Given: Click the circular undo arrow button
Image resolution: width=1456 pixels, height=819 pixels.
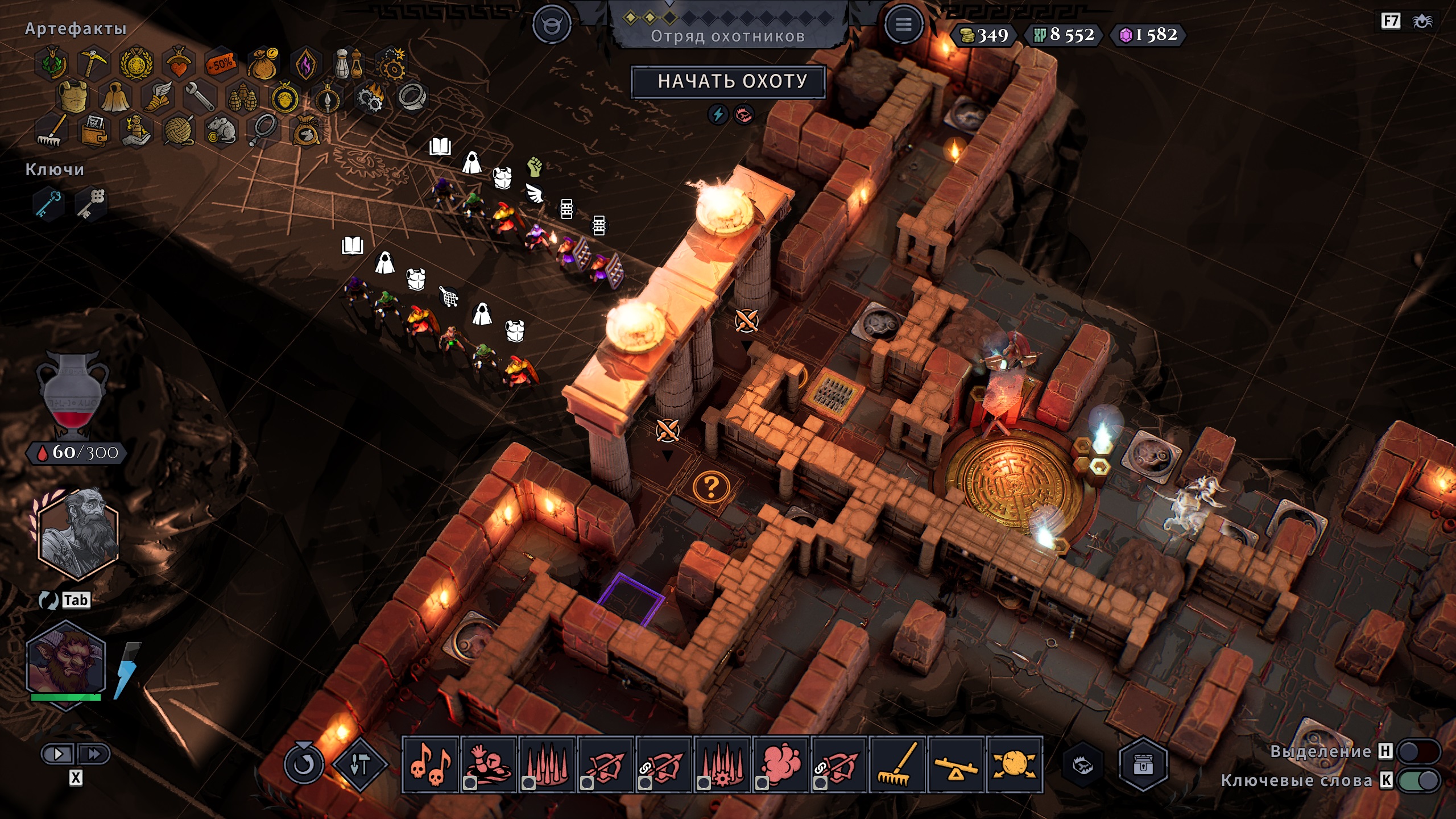Looking at the screenshot, I should point(303,764).
